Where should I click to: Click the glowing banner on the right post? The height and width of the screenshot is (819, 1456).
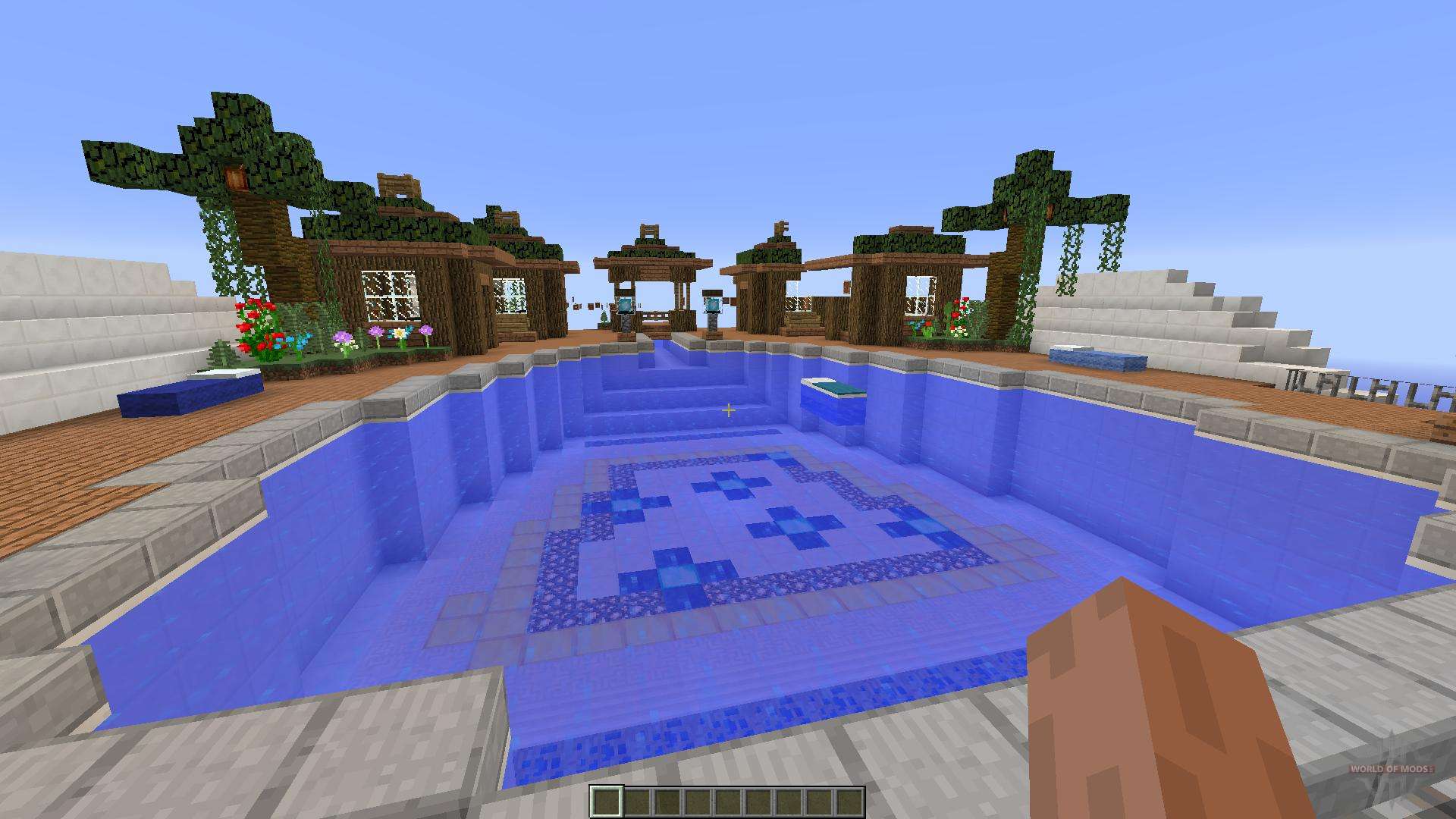pos(712,305)
